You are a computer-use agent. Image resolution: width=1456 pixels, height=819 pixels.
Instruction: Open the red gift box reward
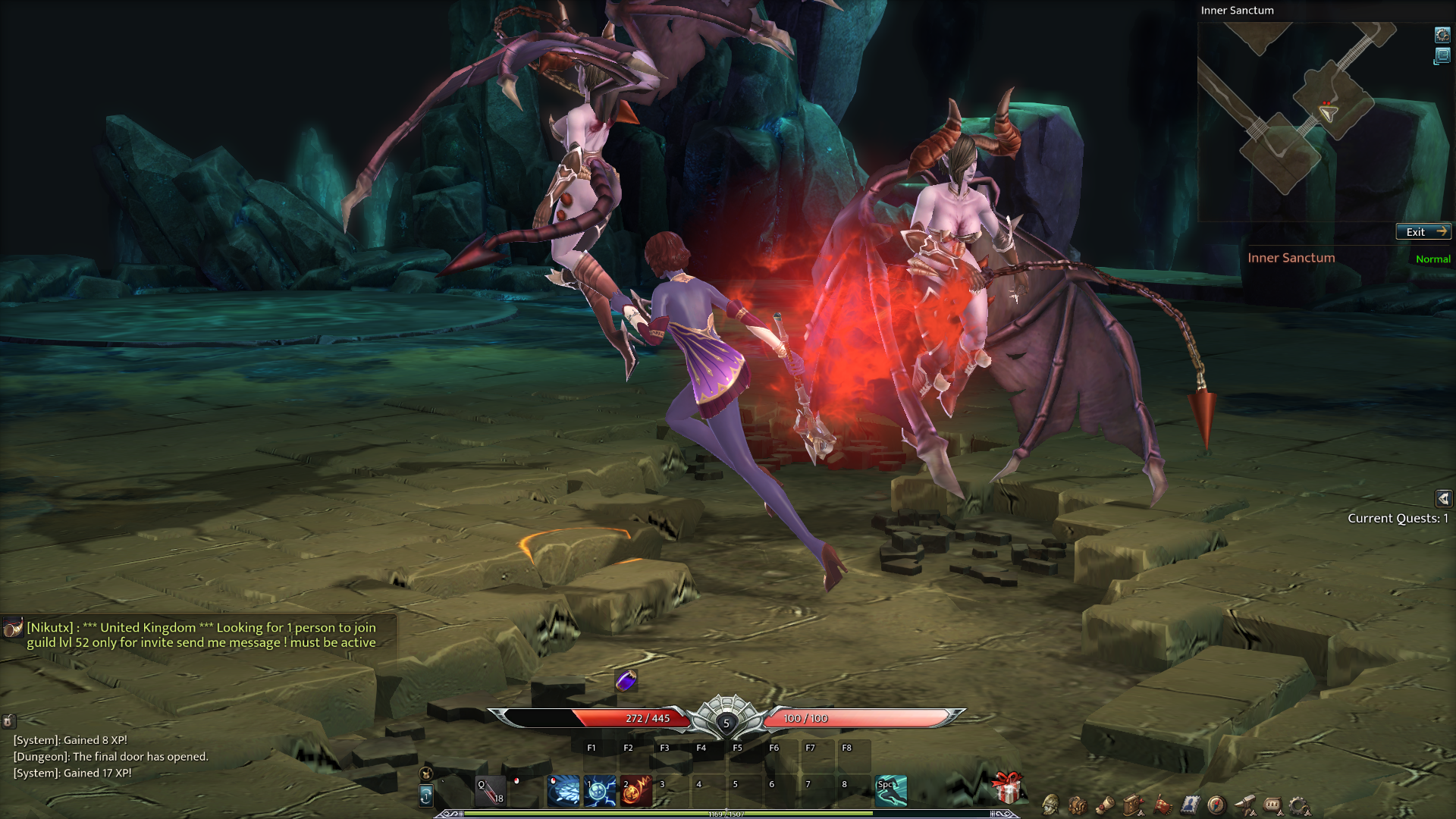tap(1007, 789)
